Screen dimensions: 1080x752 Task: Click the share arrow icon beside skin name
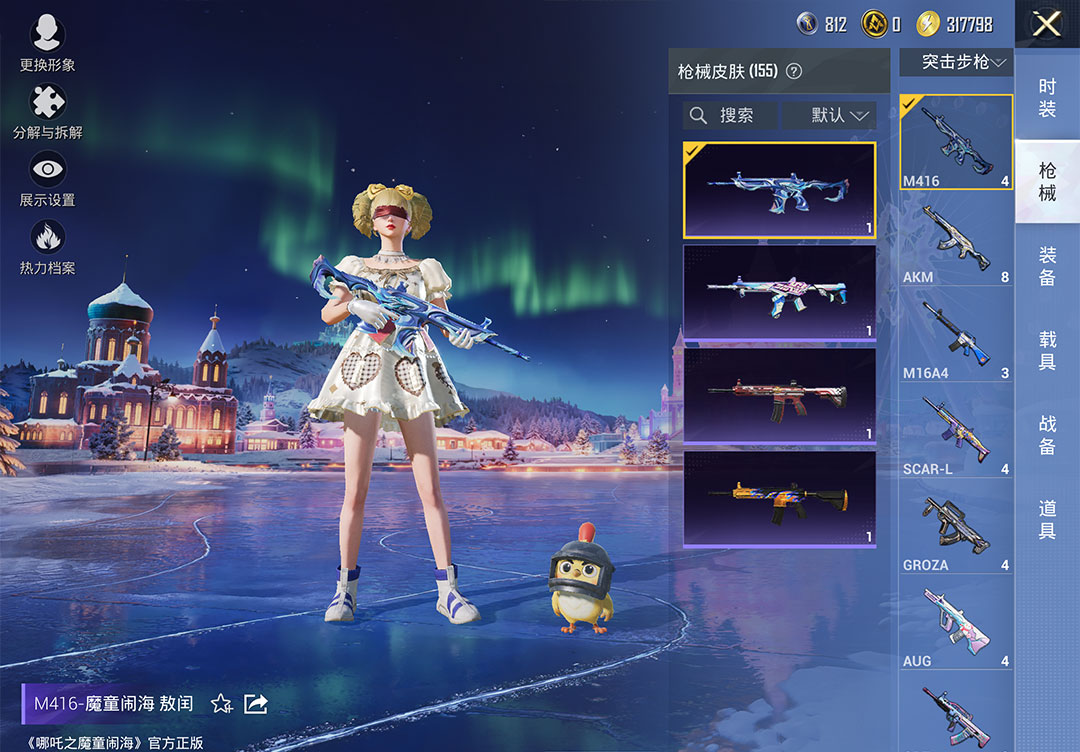[x=256, y=704]
